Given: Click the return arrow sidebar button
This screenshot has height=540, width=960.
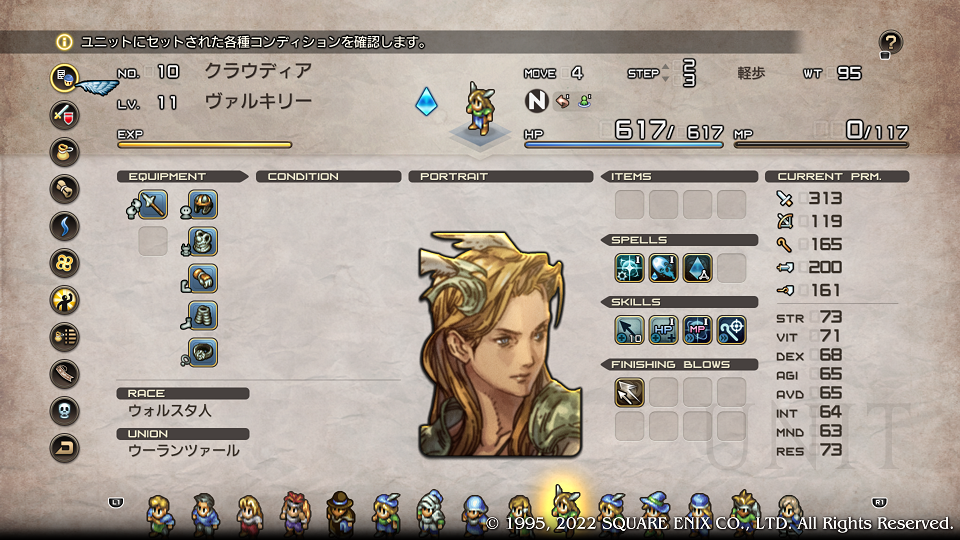Looking at the screenshot, I should (x=65, y=448).
